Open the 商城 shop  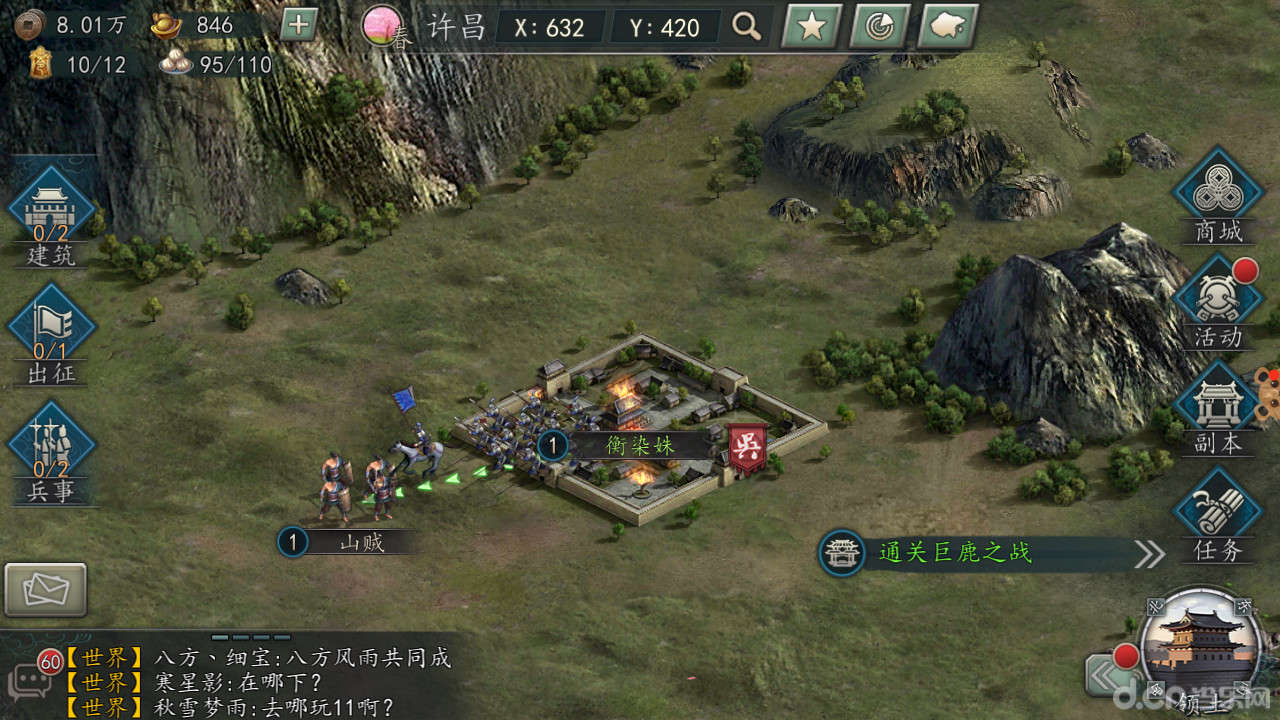[1218, 197]
